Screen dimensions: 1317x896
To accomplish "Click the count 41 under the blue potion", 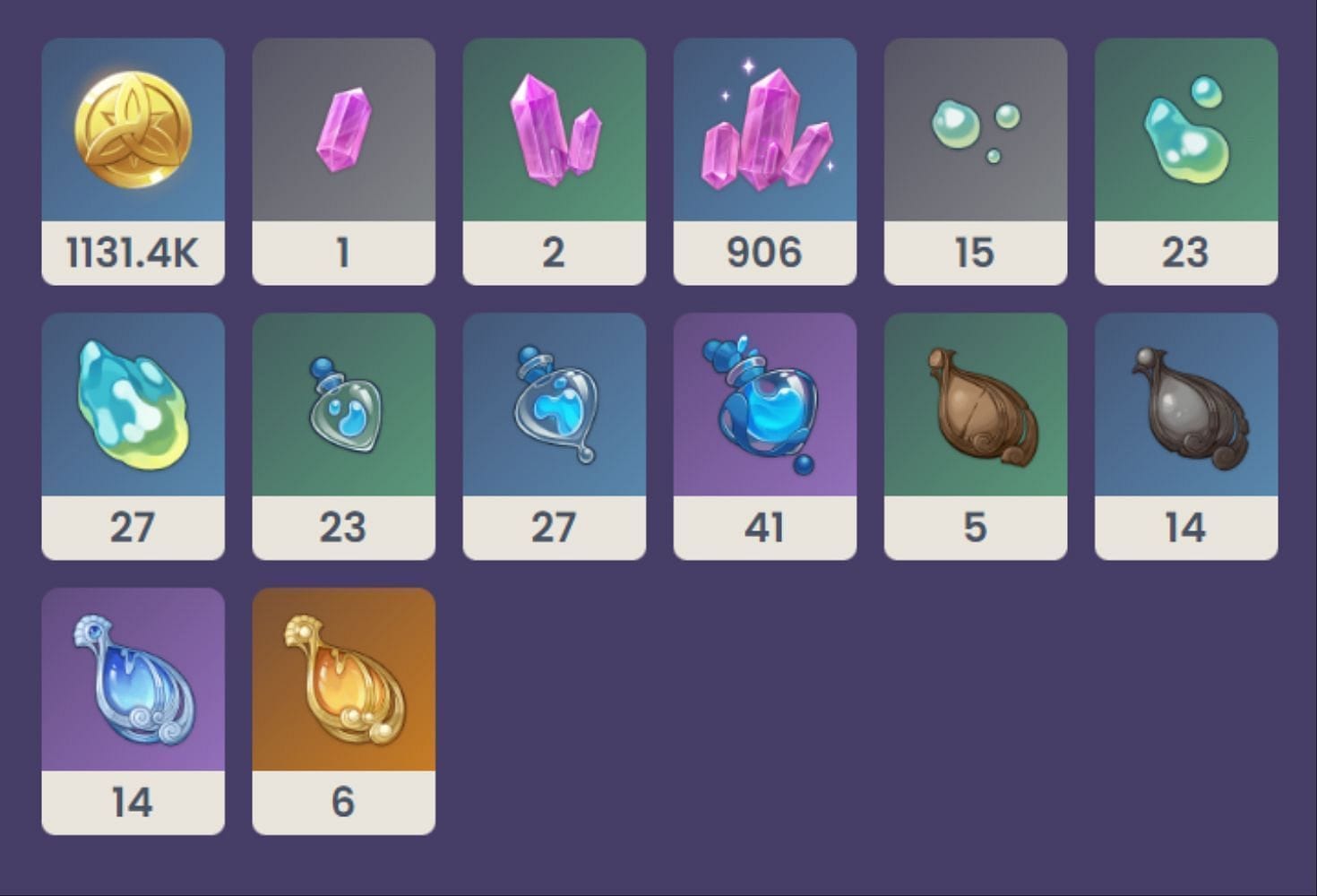I will (x=764, y=529).
